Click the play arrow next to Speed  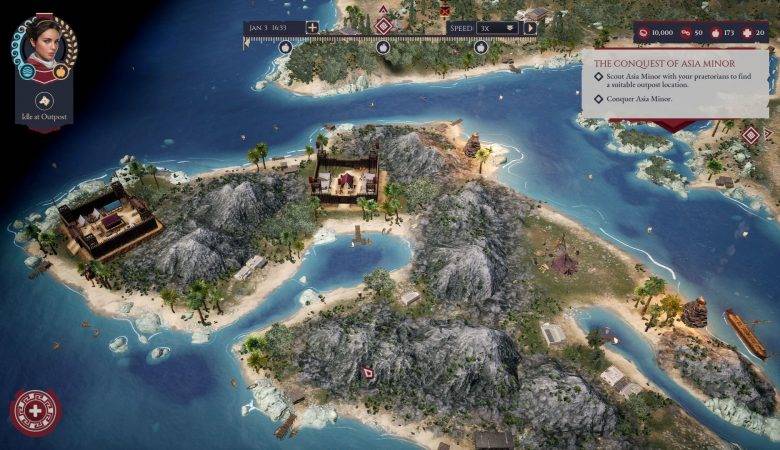click(530, 28)
